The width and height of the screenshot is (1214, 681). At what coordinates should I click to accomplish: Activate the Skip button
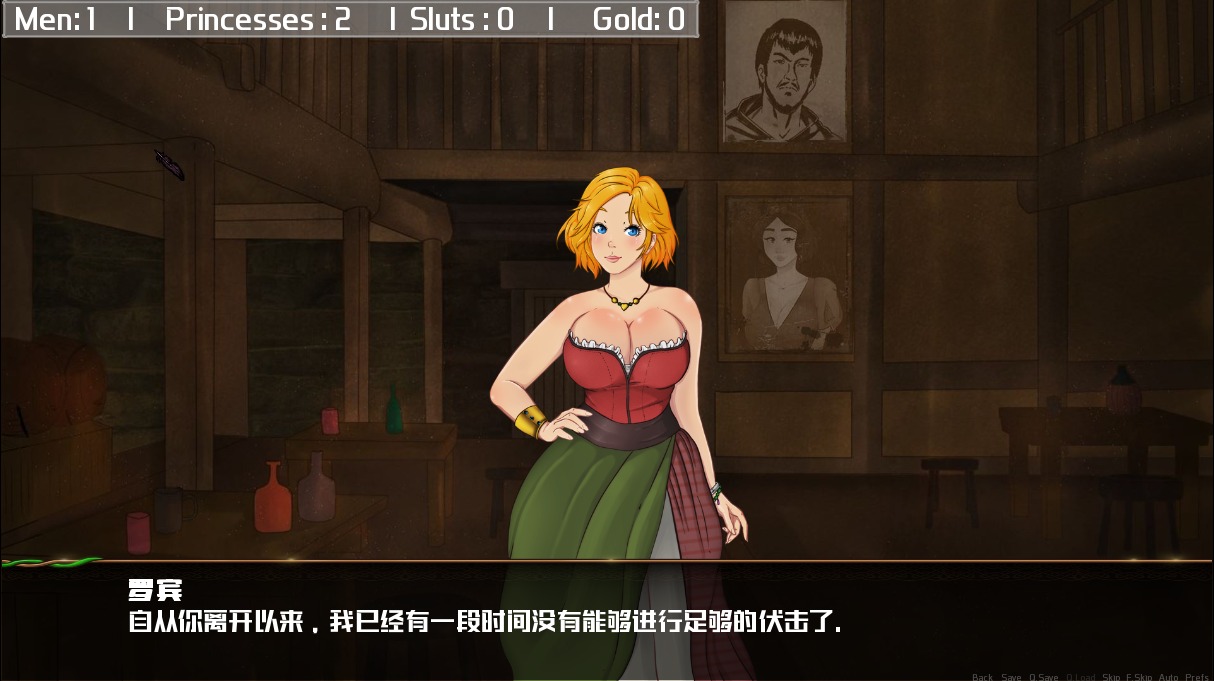[x=1111, y=677]
